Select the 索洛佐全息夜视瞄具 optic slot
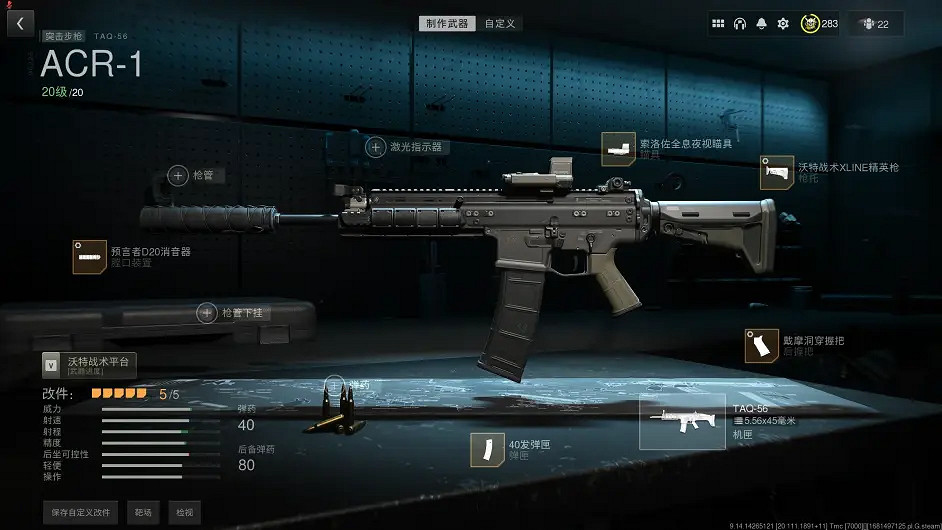This screenshot has height=530, width=942. [619, 149]
